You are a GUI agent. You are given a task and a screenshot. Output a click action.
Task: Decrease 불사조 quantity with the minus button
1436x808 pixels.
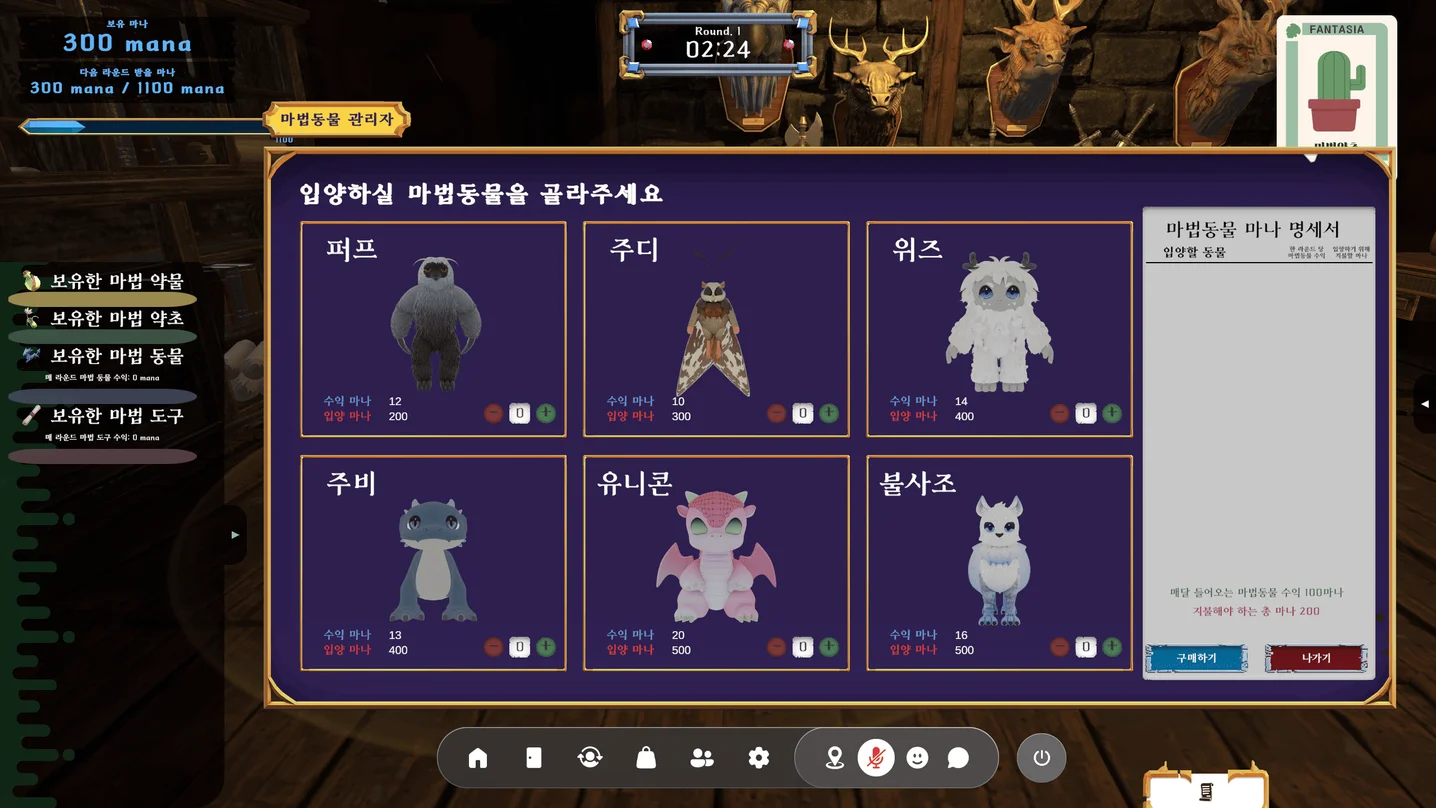pyautogui.click(x=1060, y=646)
